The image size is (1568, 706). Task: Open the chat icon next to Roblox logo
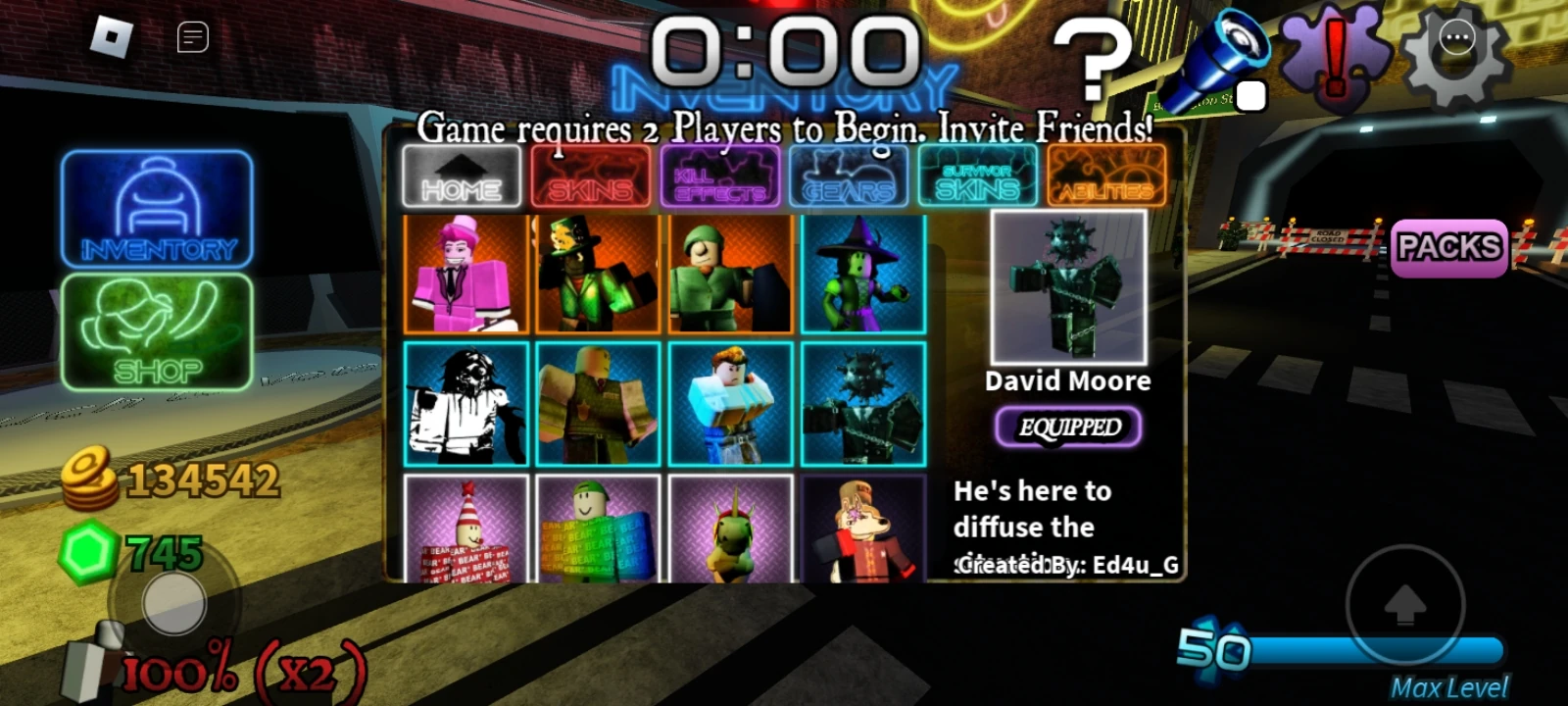192,36
